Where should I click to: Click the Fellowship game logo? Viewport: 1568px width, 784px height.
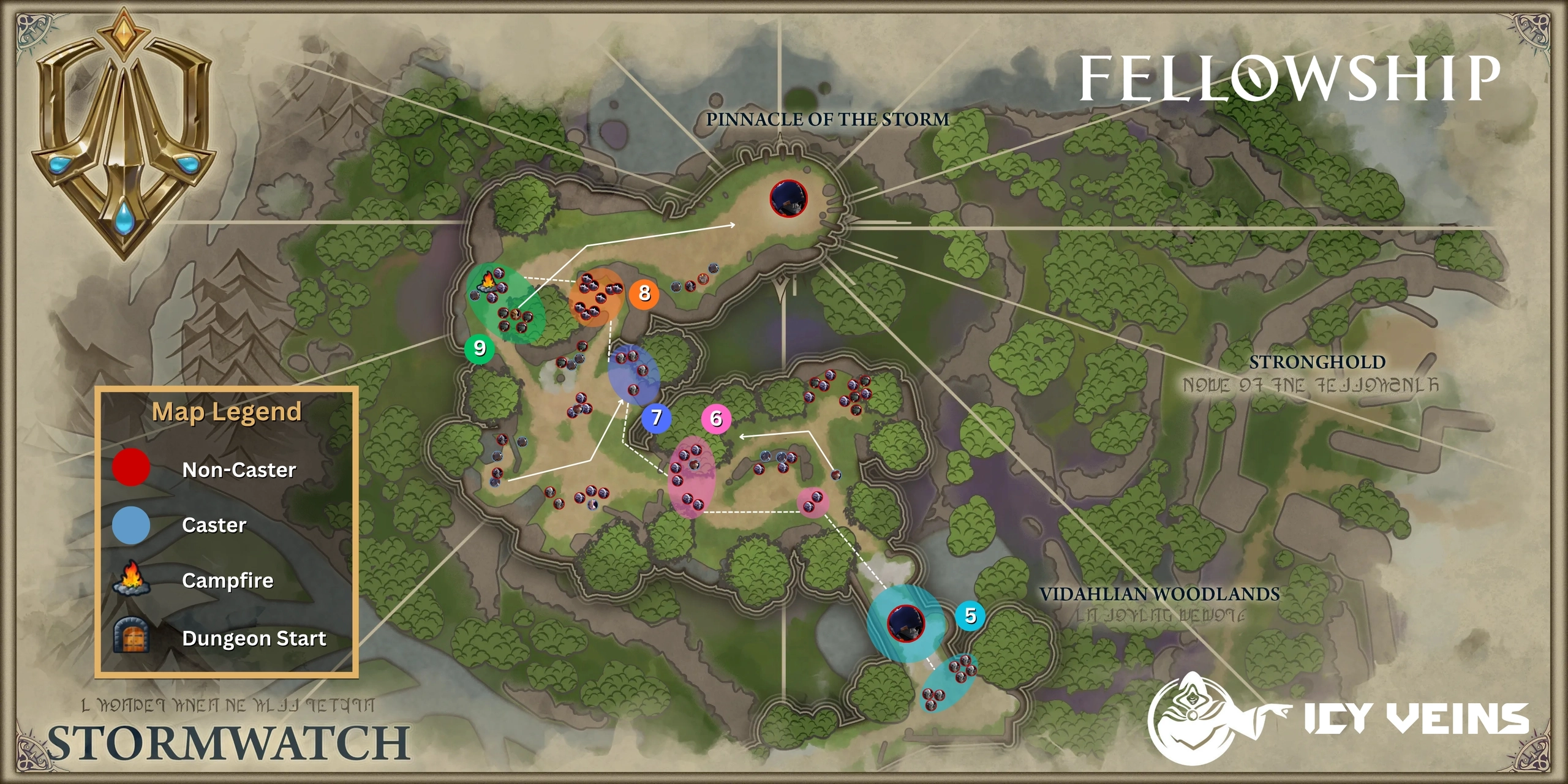click(1289, 78)
